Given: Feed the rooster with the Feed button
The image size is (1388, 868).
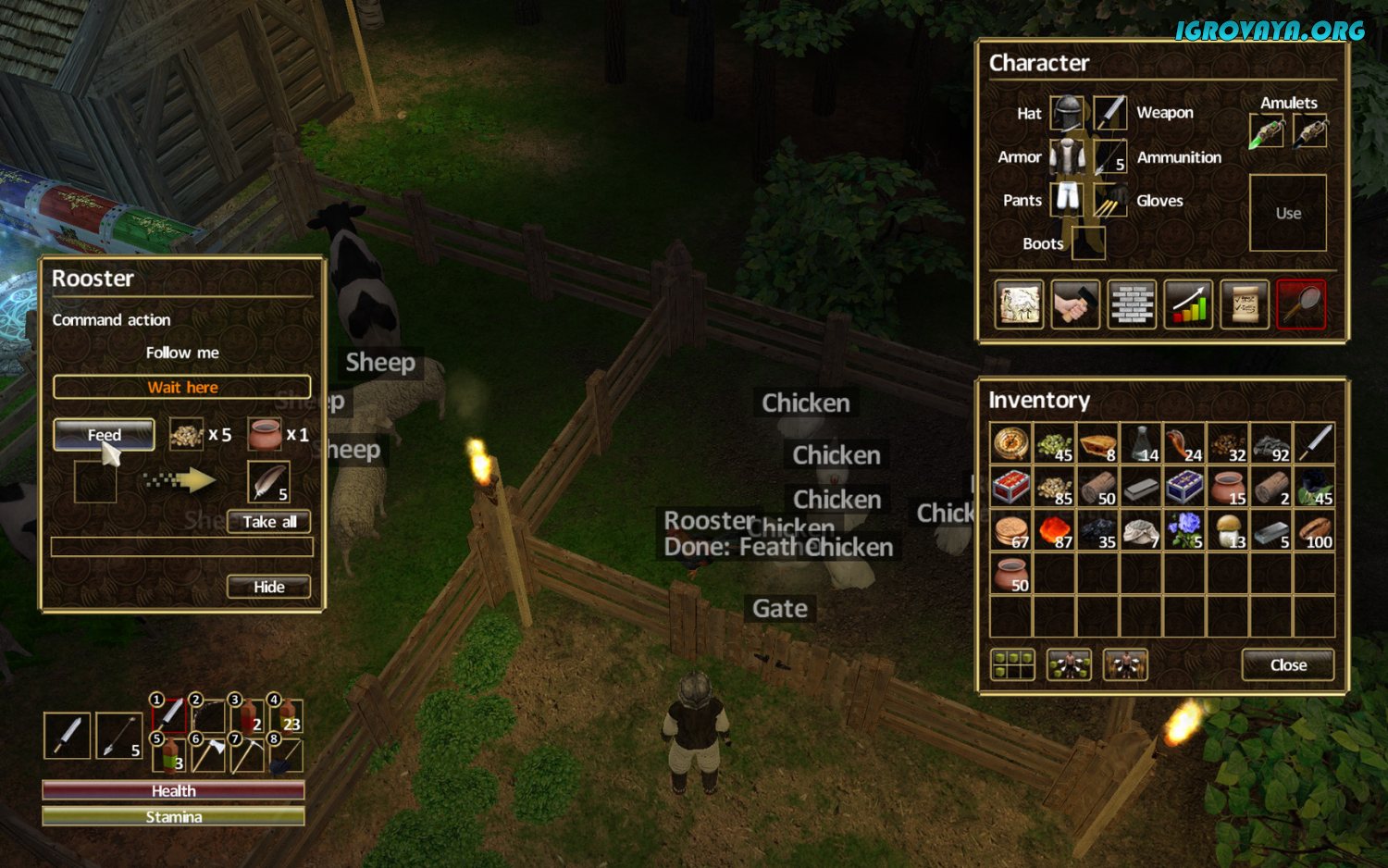Looking at the screenshot, I should (104, 435).
